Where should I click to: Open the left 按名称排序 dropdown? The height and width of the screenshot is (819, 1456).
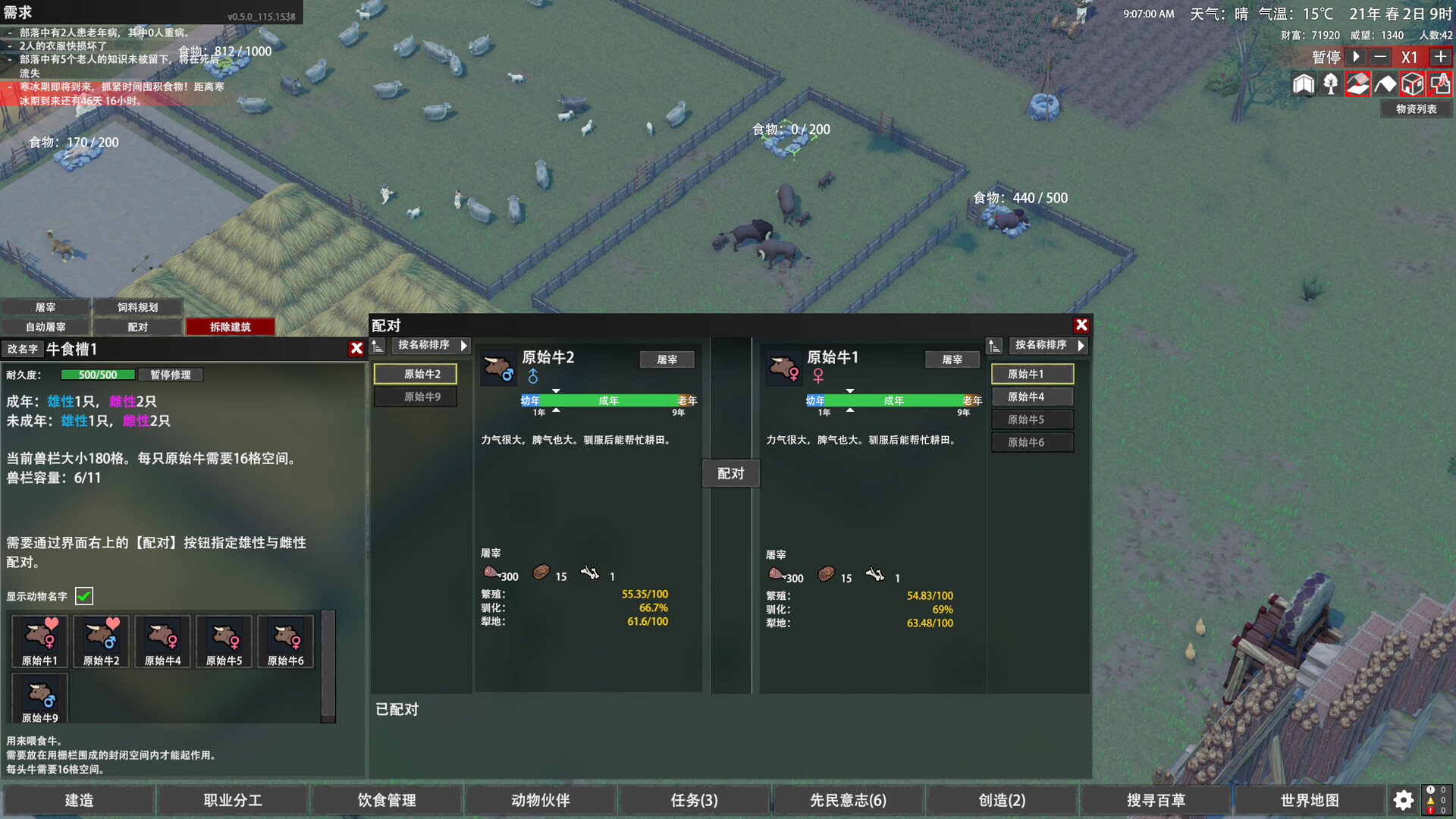click(x=429, y=346)
